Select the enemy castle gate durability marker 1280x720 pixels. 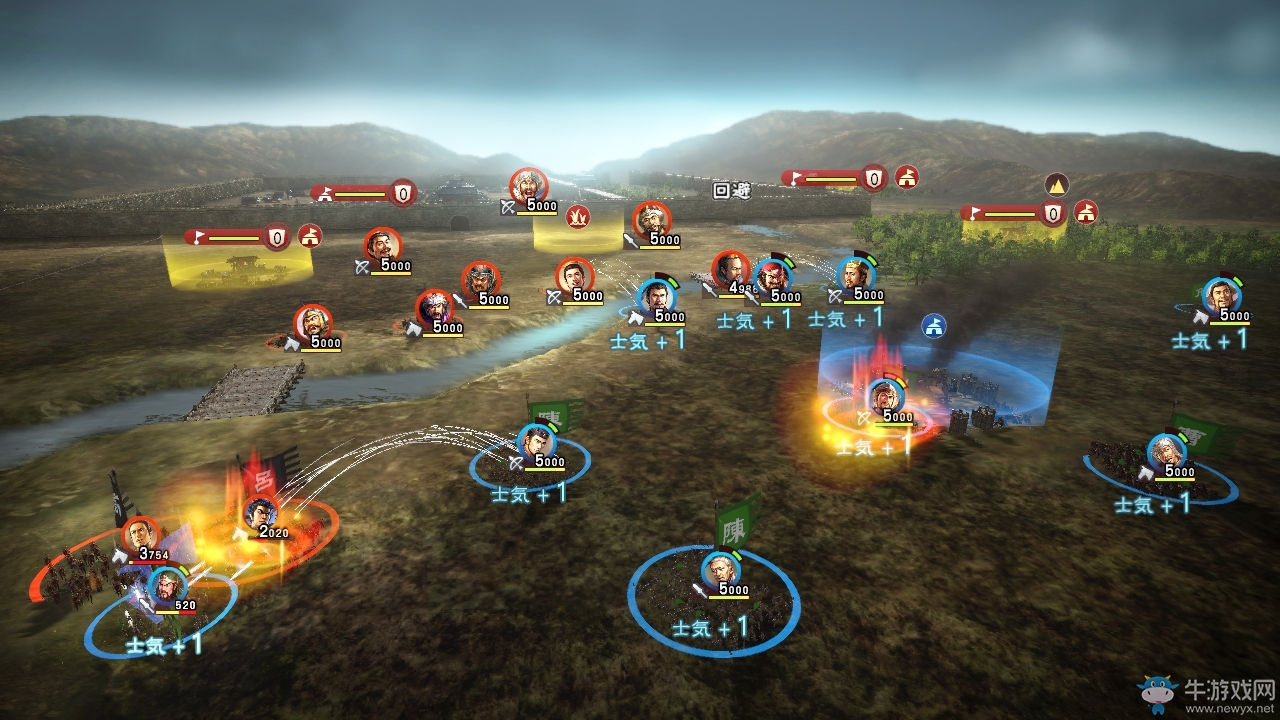click(x=402, y=193)
